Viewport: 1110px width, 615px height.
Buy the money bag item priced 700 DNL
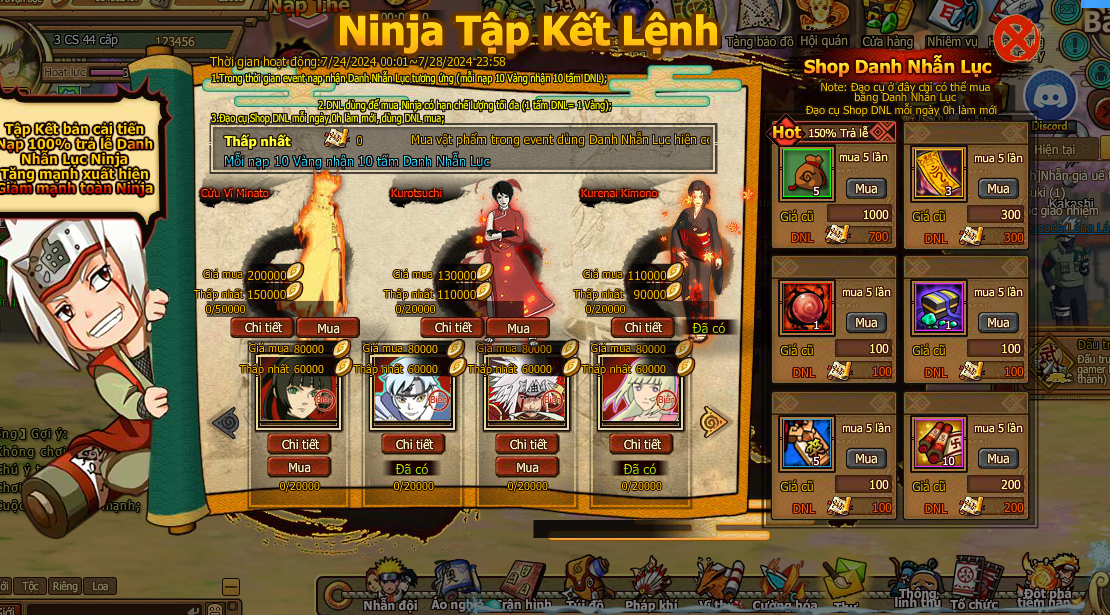pos(866,188)
